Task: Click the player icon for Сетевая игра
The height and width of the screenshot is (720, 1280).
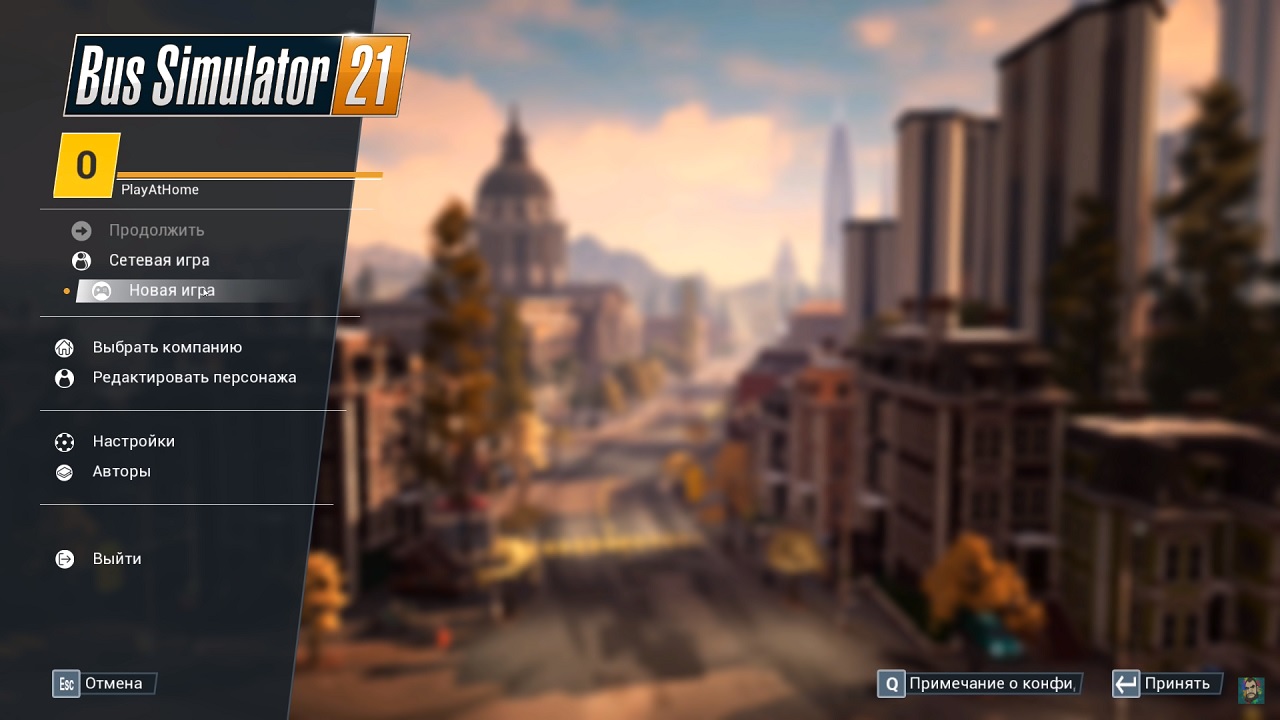Action: (x=79, y=260)
